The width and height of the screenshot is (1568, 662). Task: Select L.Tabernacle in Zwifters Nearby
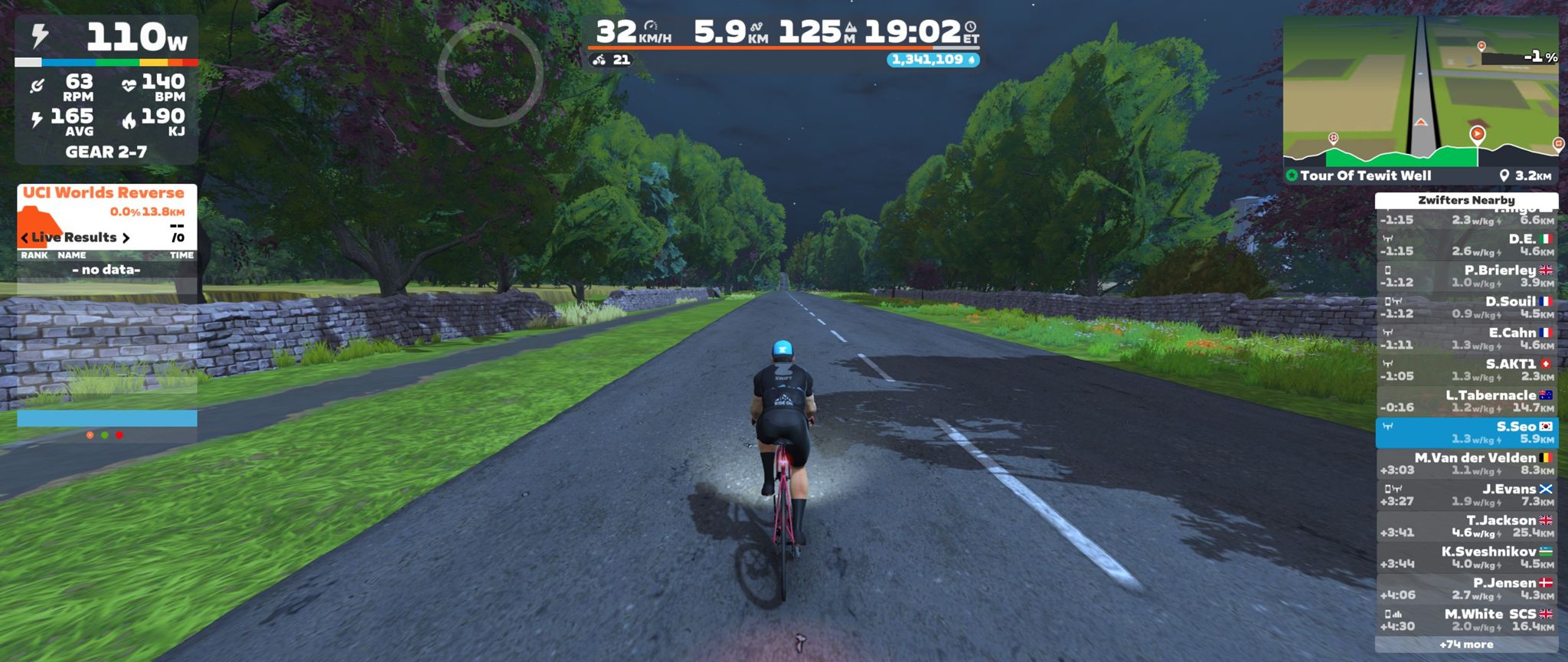click(1466, 401)
